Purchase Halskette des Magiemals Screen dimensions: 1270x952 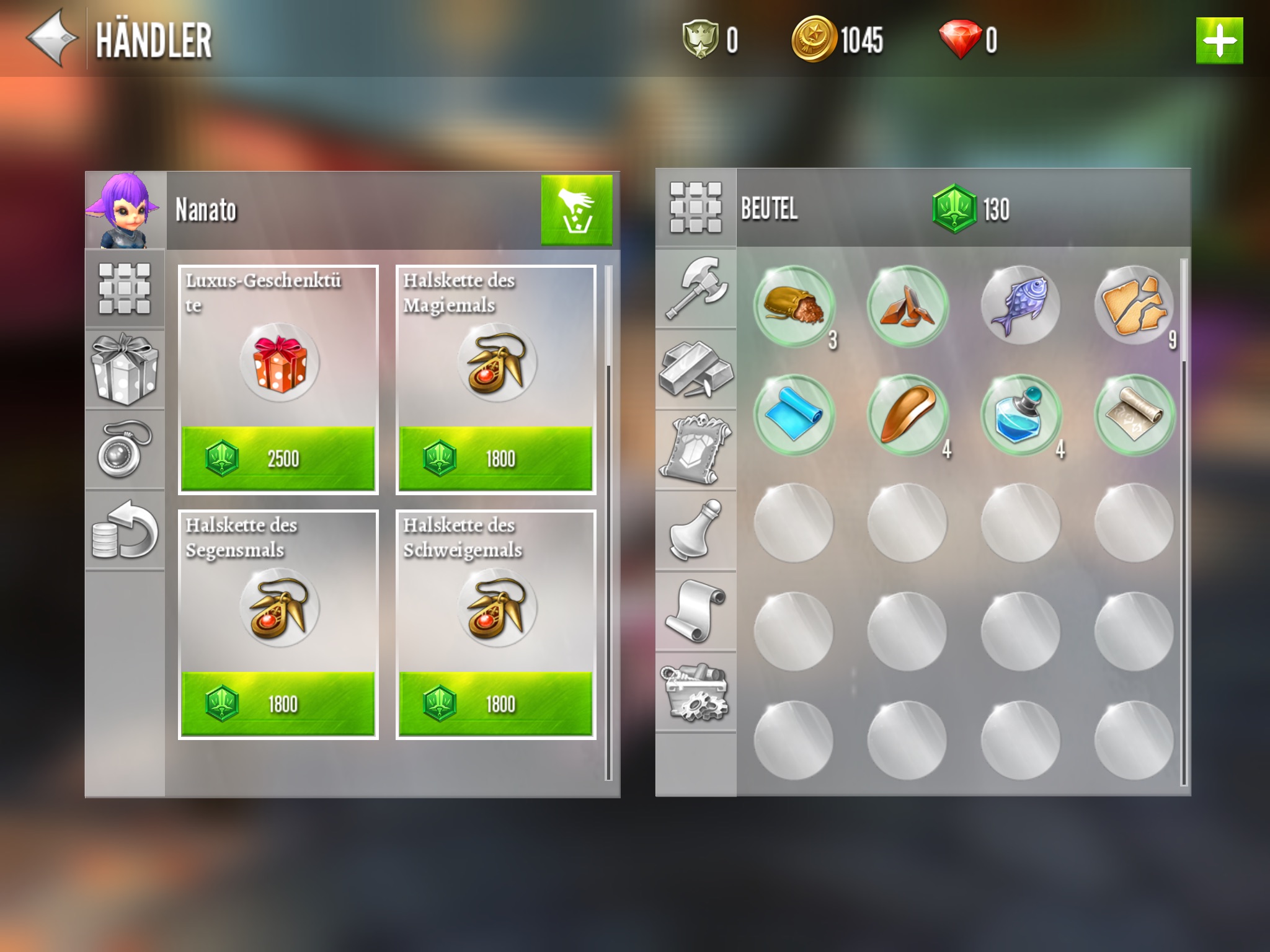pyautogui.click(x=495, y=458)
